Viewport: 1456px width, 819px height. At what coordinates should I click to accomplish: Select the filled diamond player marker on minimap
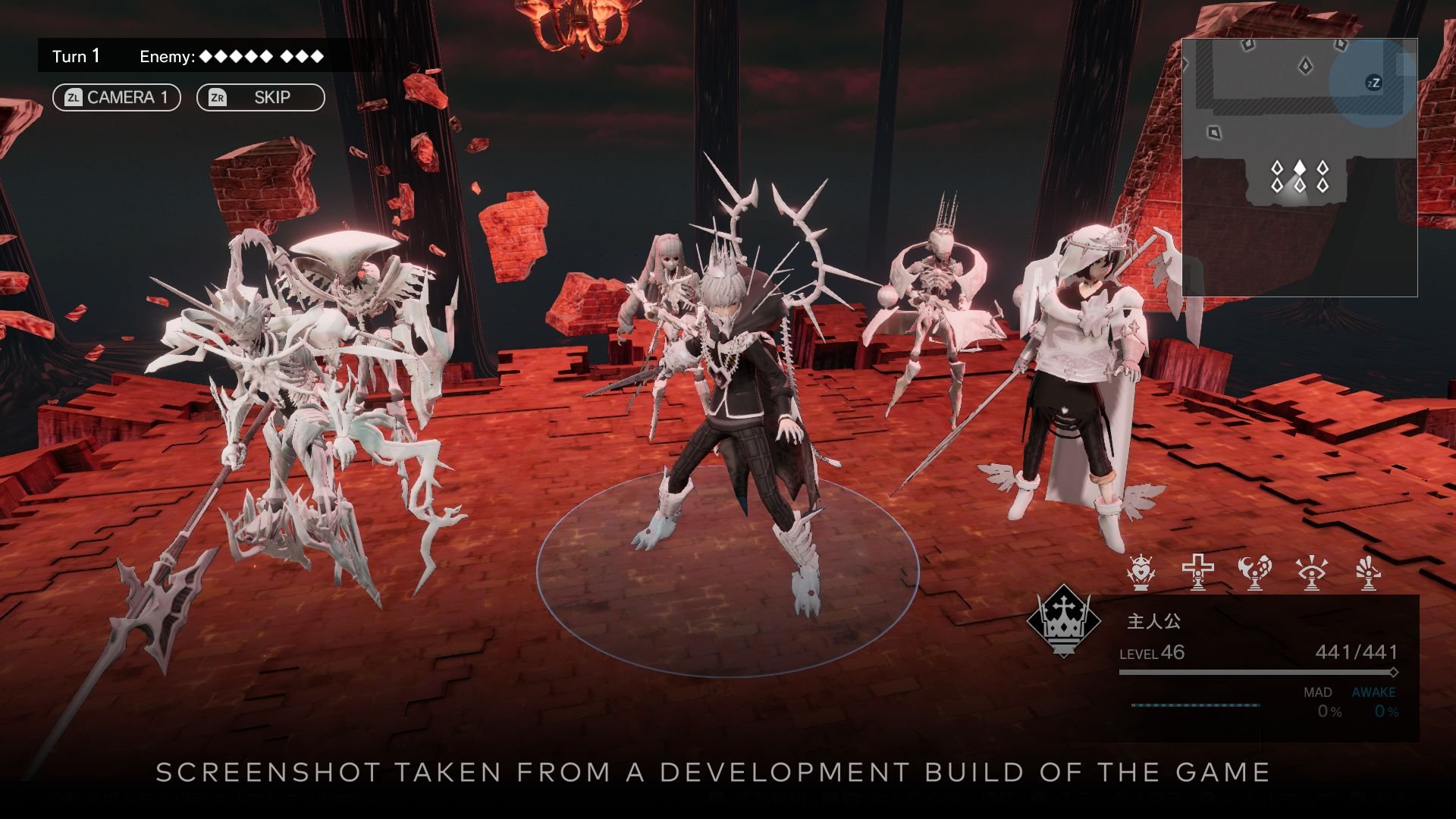[x=1300, y=168]
